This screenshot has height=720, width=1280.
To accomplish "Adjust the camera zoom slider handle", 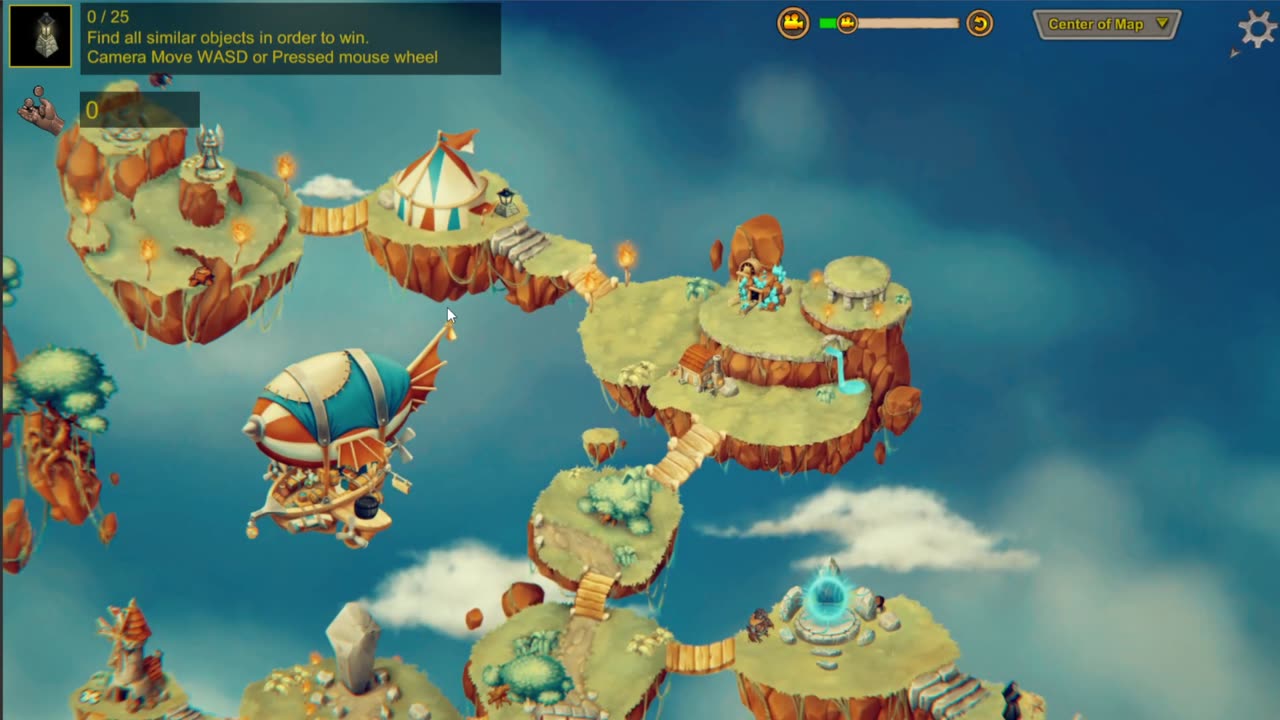I will tap(847, 23).
